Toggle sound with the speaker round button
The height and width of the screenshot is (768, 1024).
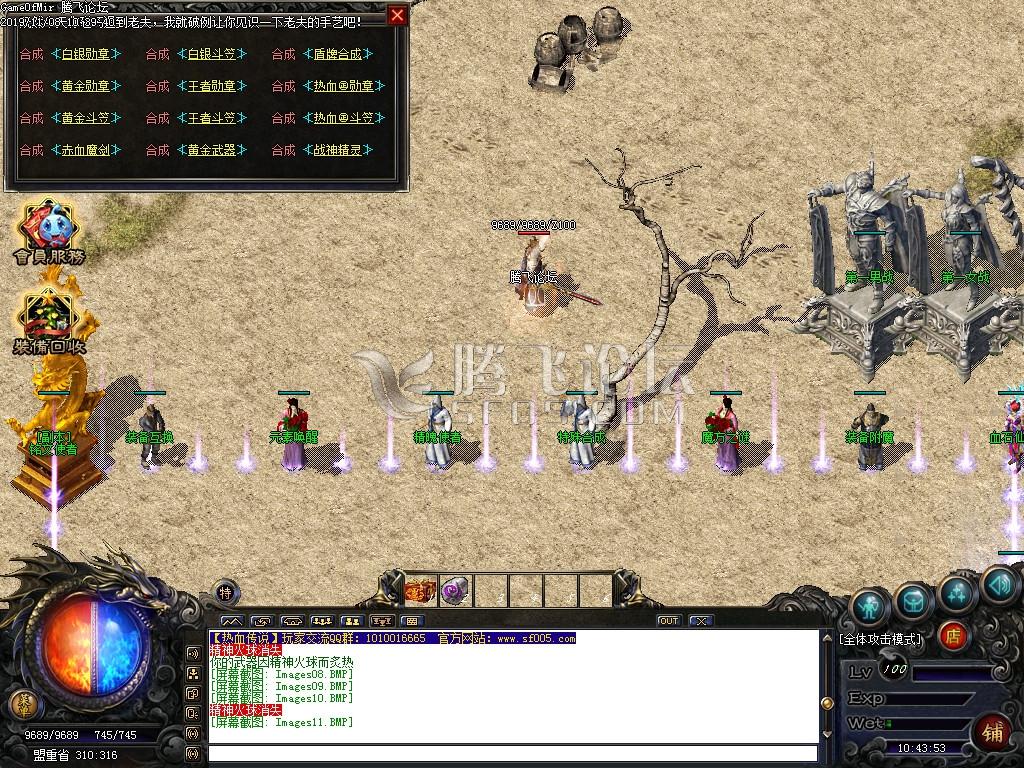[x=999, y=584]
